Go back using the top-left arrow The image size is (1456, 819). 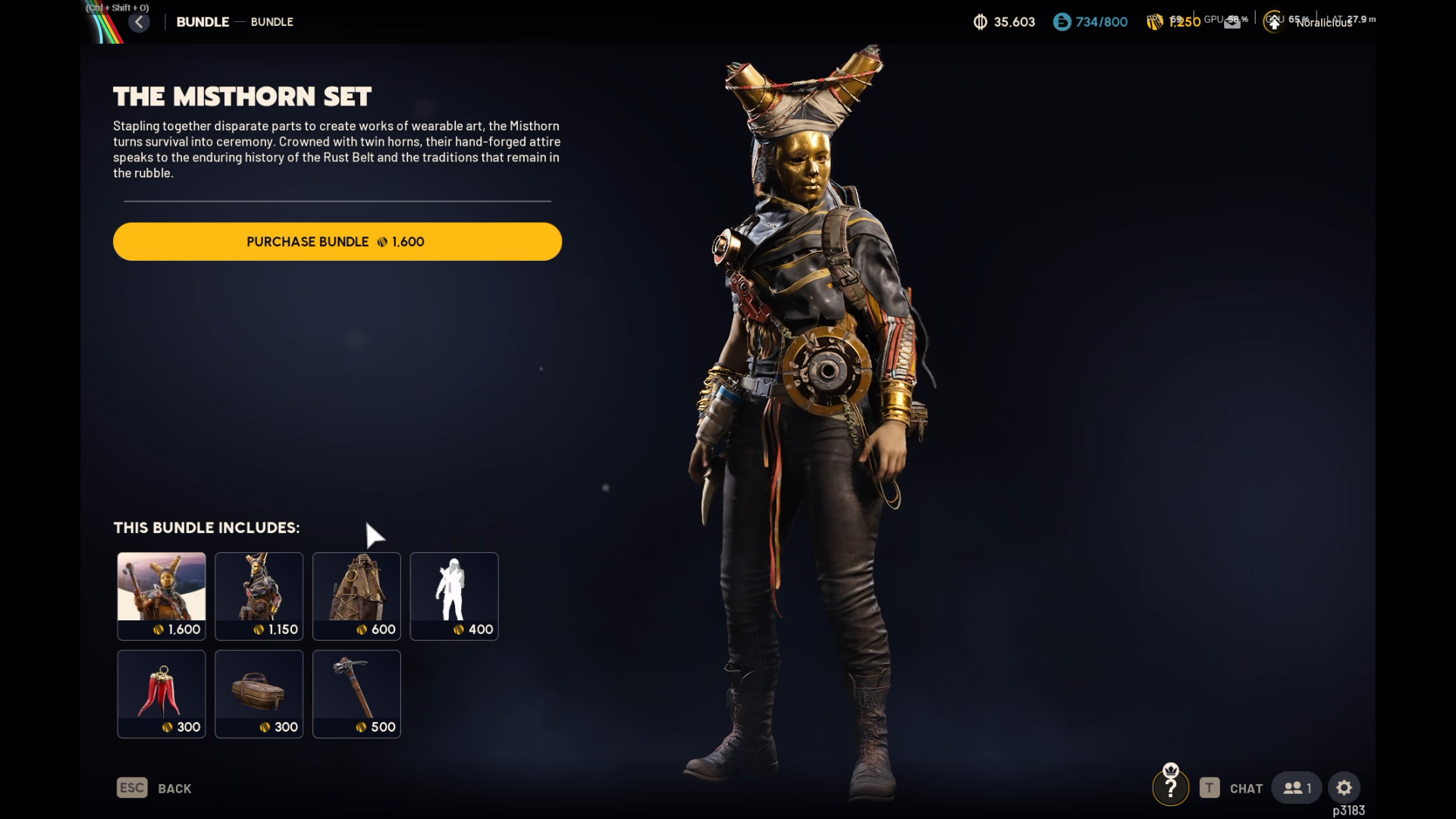tap(139, 22)
